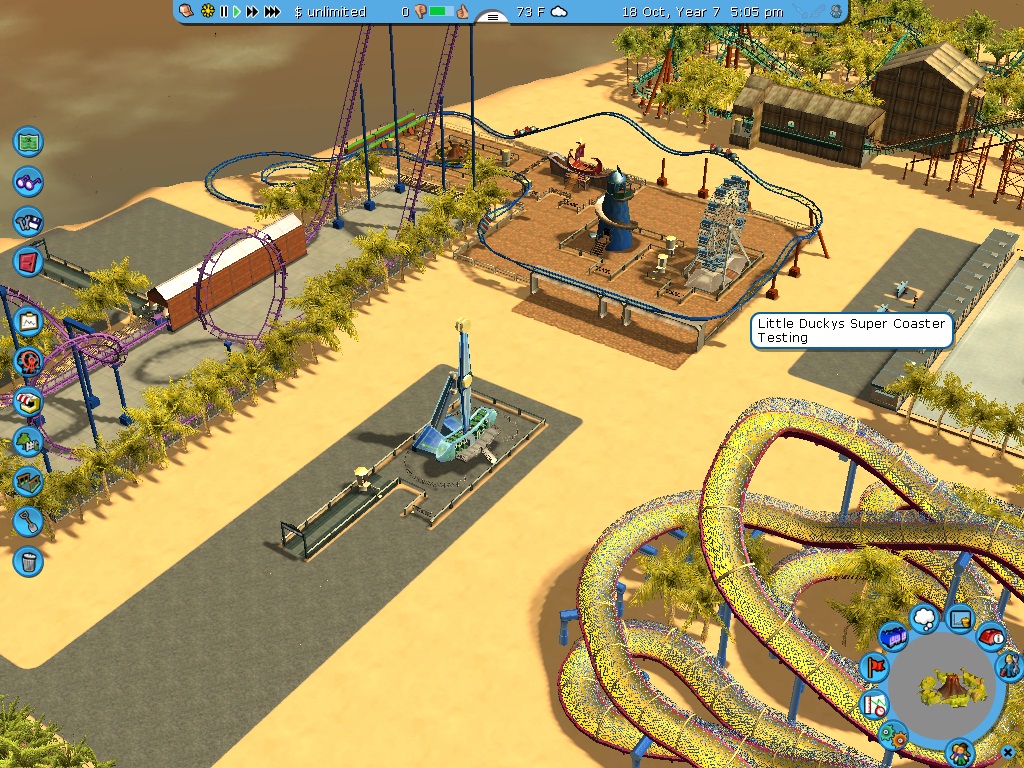Select triple fast-forward speed
The height and width of the screenshot is (768, 1024).
(x=271, y=12)
